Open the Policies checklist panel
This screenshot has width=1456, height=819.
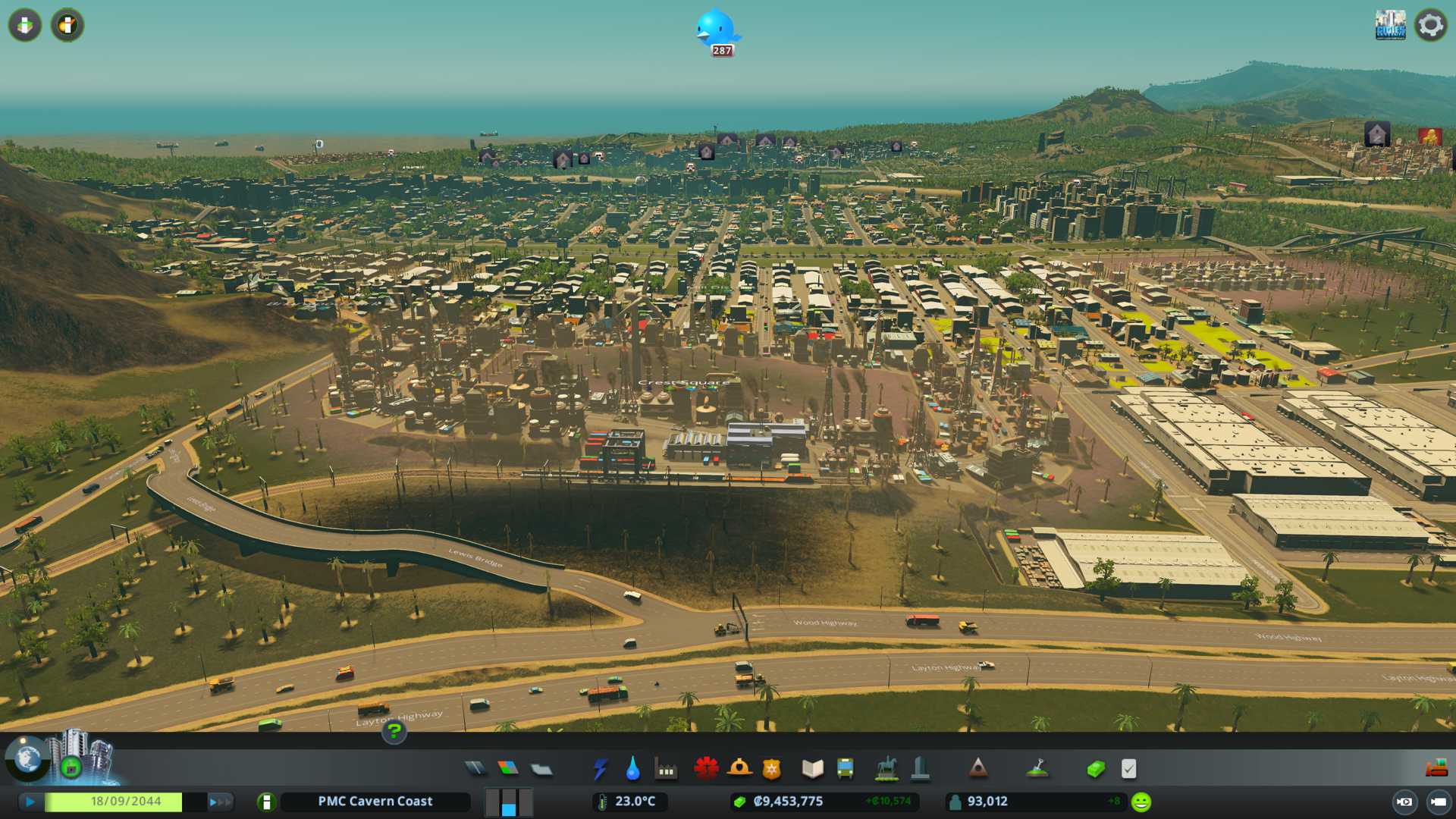1128,769
